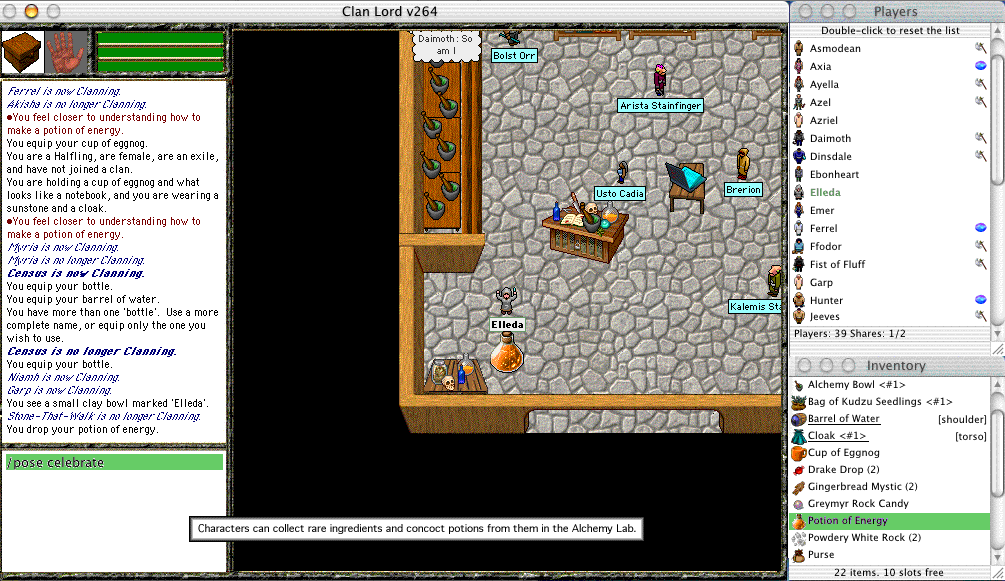Select Hunter in the Players list

tap(826, 300)
